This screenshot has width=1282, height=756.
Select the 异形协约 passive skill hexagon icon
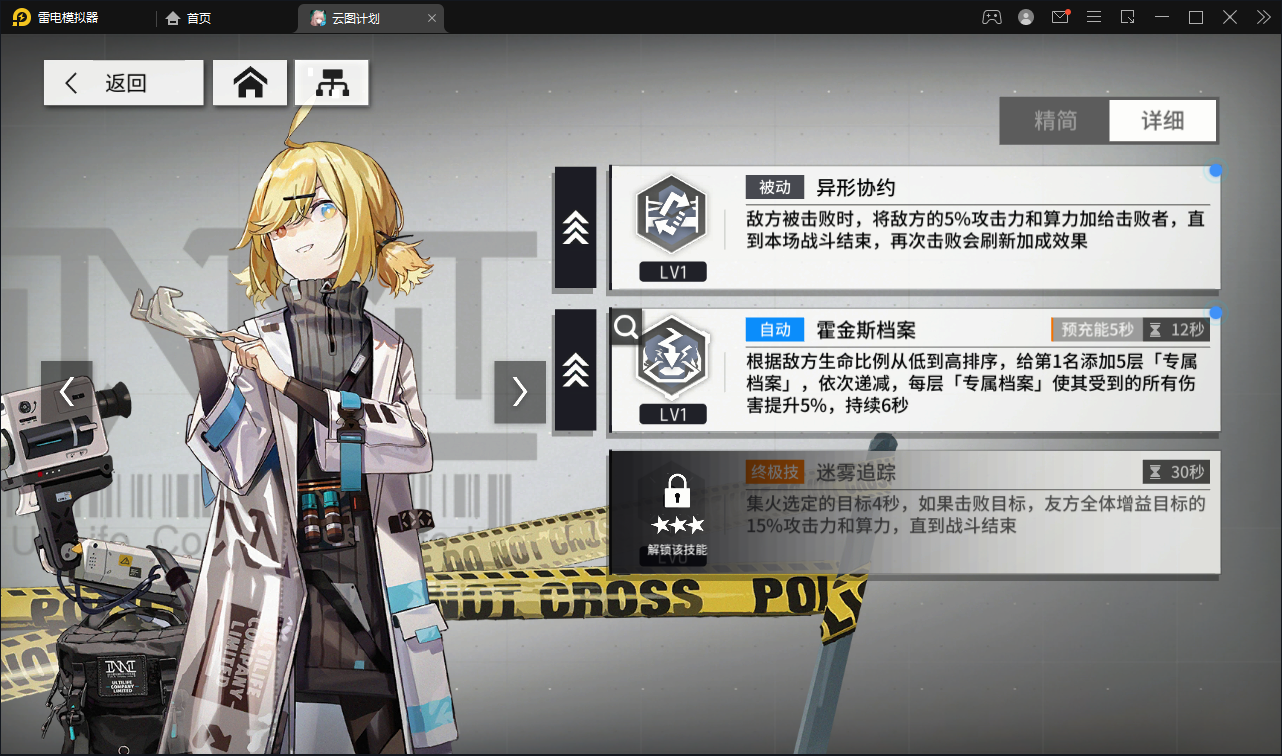coord(672,214)
